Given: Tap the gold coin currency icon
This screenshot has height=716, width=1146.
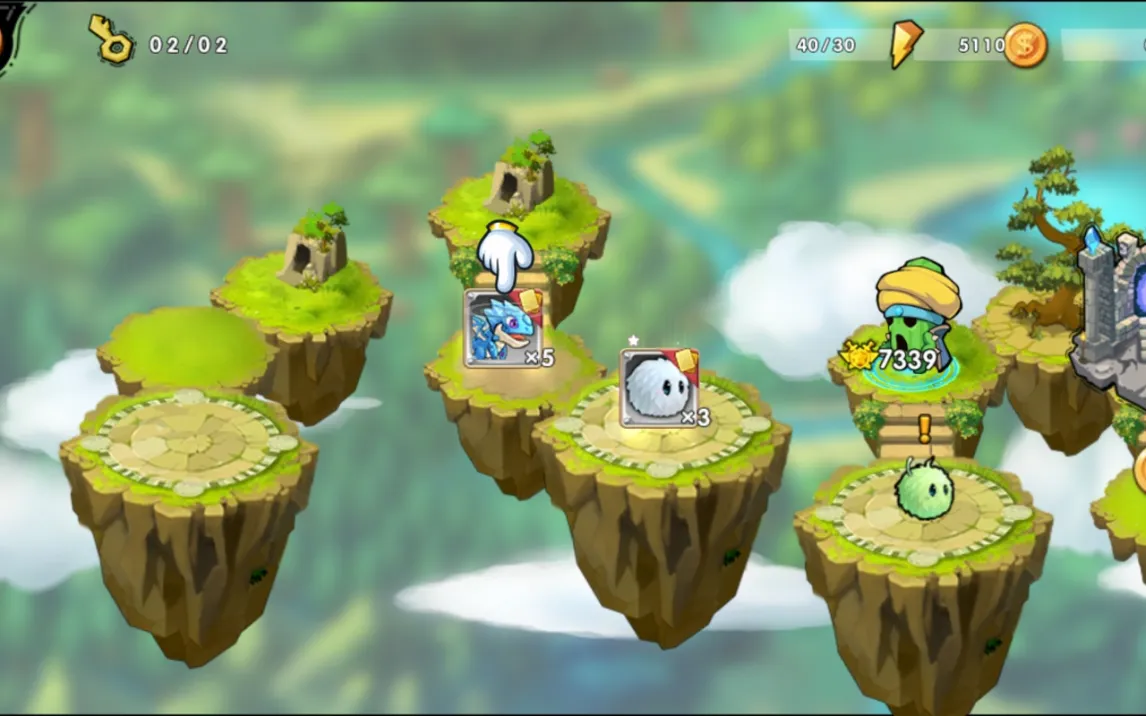Looking at the screenshot, I should click(1024, 45).
